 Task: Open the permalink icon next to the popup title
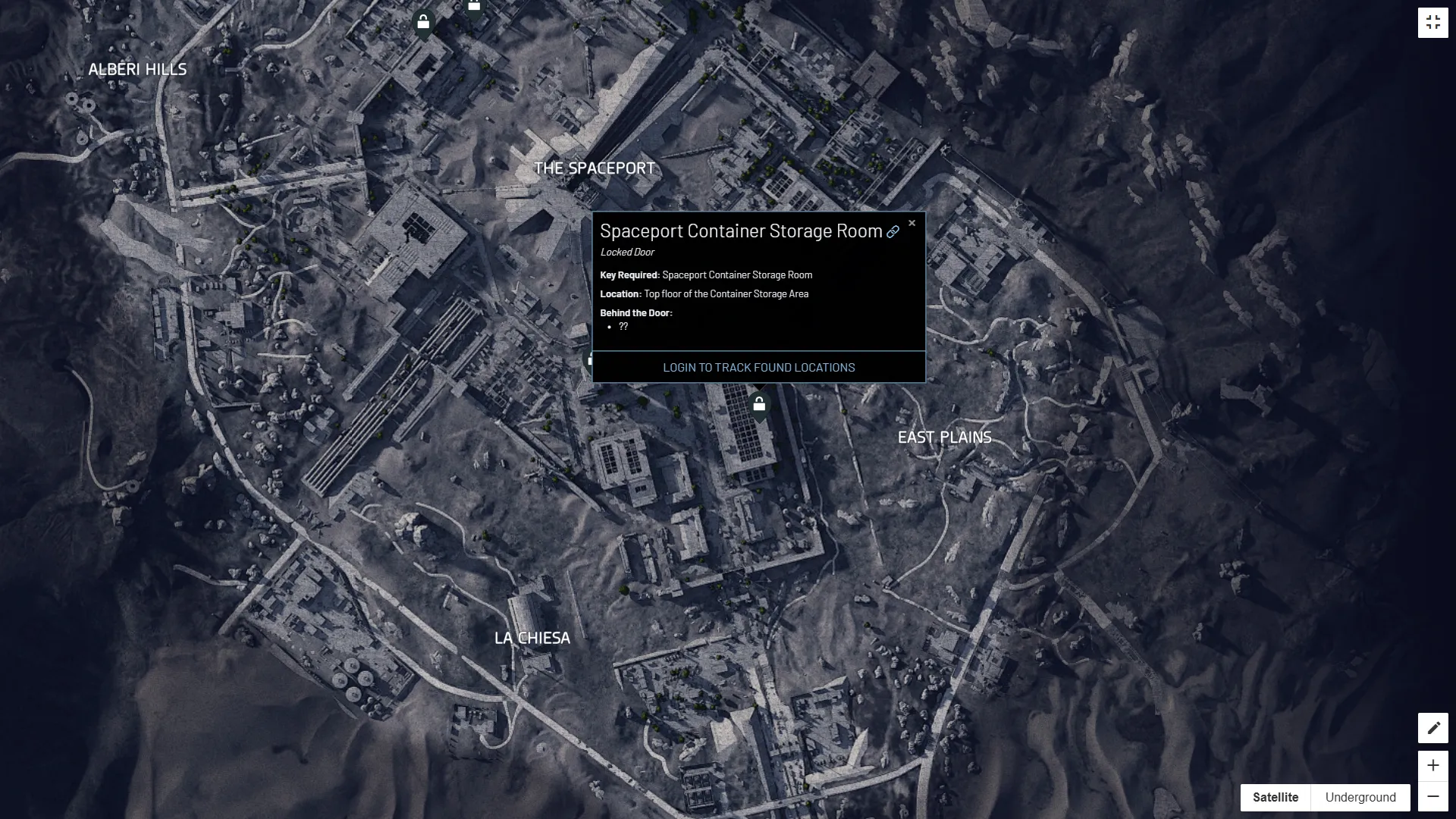click(x=893, y=232)
